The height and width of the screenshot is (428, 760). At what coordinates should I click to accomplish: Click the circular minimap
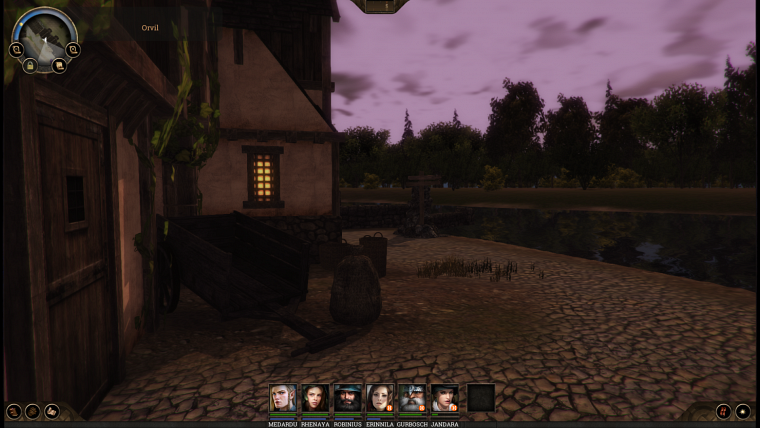click(x=44, y=34)
